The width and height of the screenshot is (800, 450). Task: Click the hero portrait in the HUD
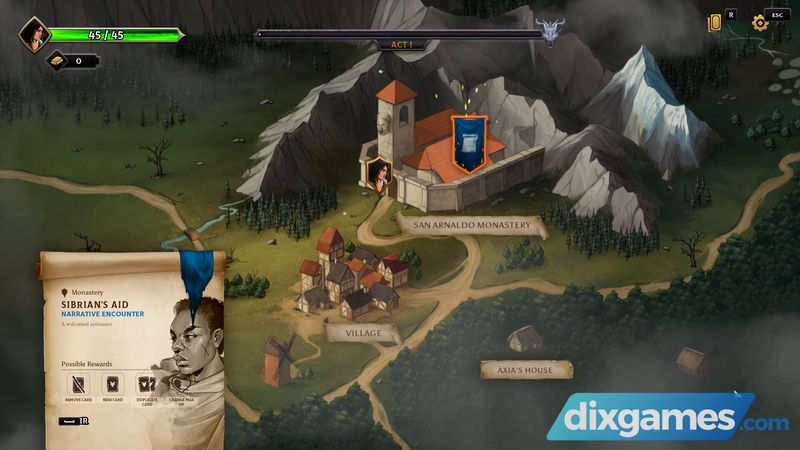point(35,35)
